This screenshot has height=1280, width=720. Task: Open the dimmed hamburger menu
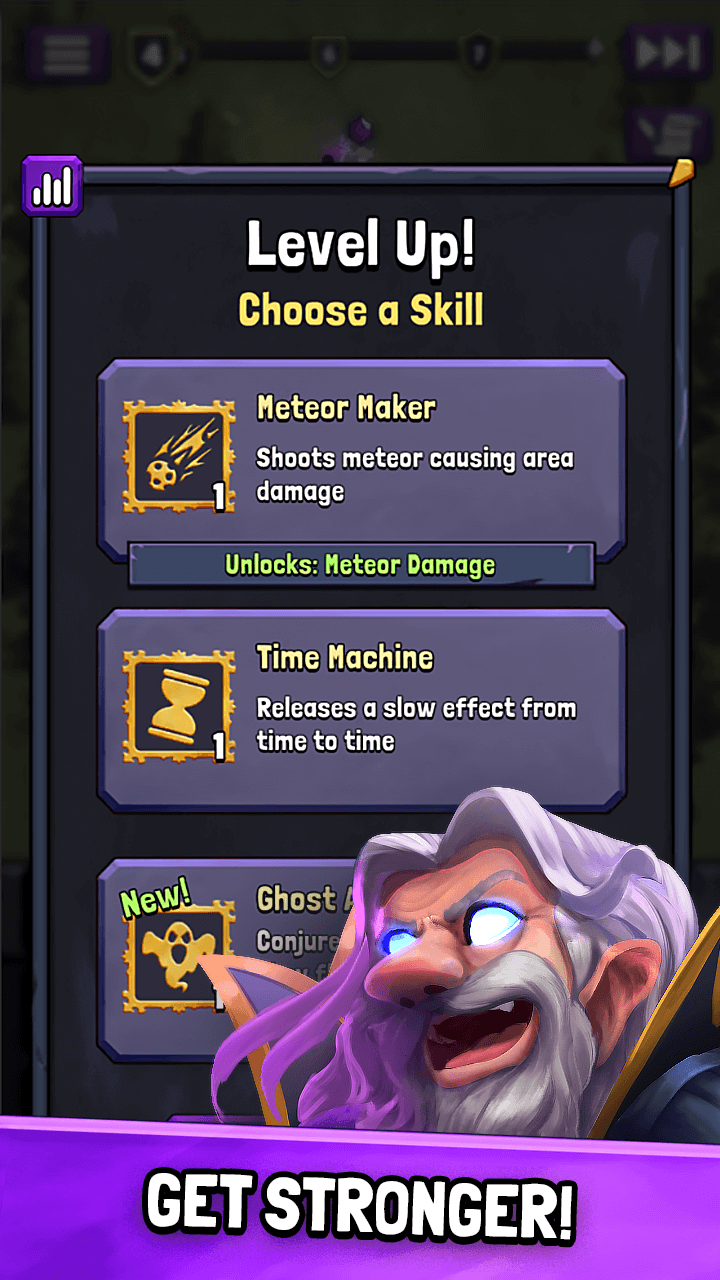(67, 53)
